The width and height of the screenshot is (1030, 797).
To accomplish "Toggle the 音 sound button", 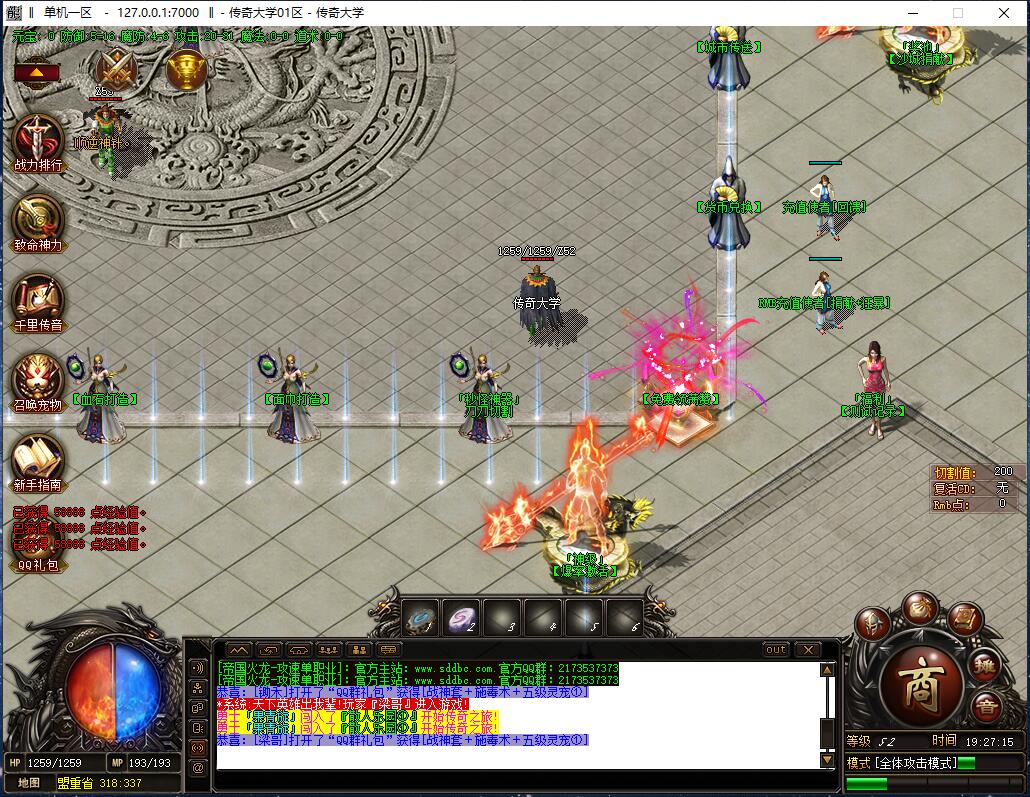I will click(x=986, y=706).
